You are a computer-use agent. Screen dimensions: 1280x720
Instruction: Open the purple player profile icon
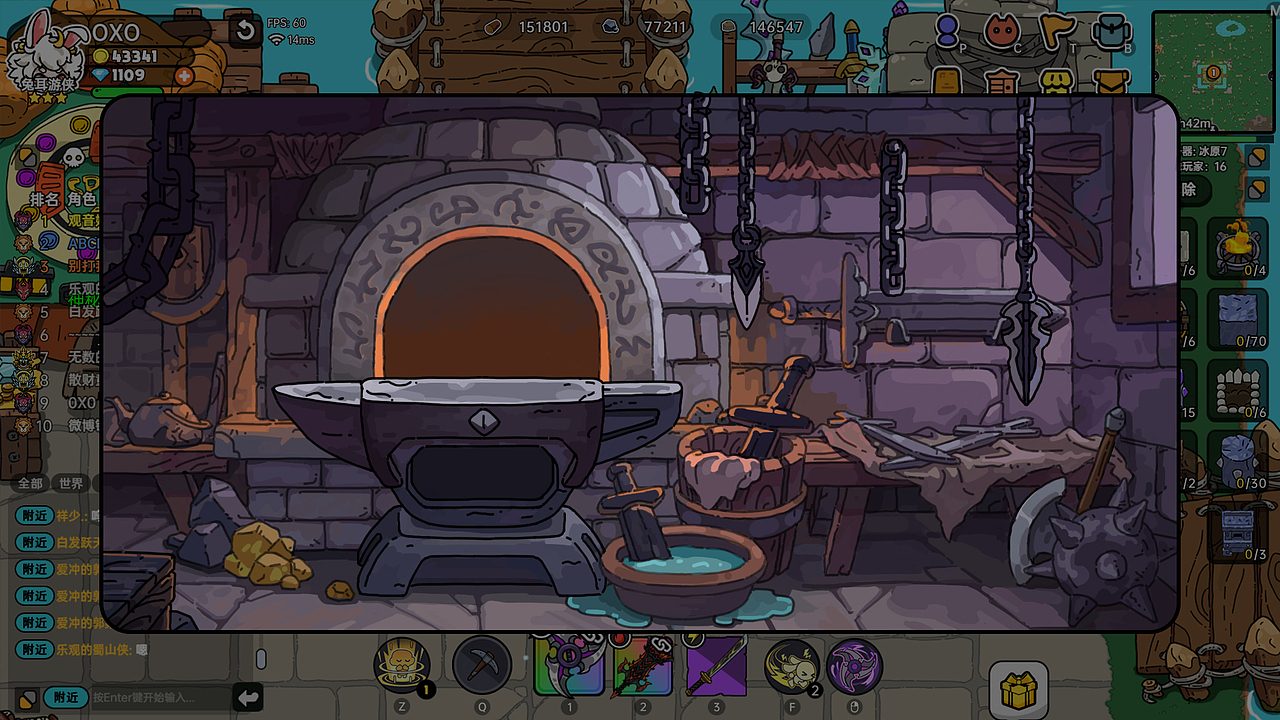[947, 31]
